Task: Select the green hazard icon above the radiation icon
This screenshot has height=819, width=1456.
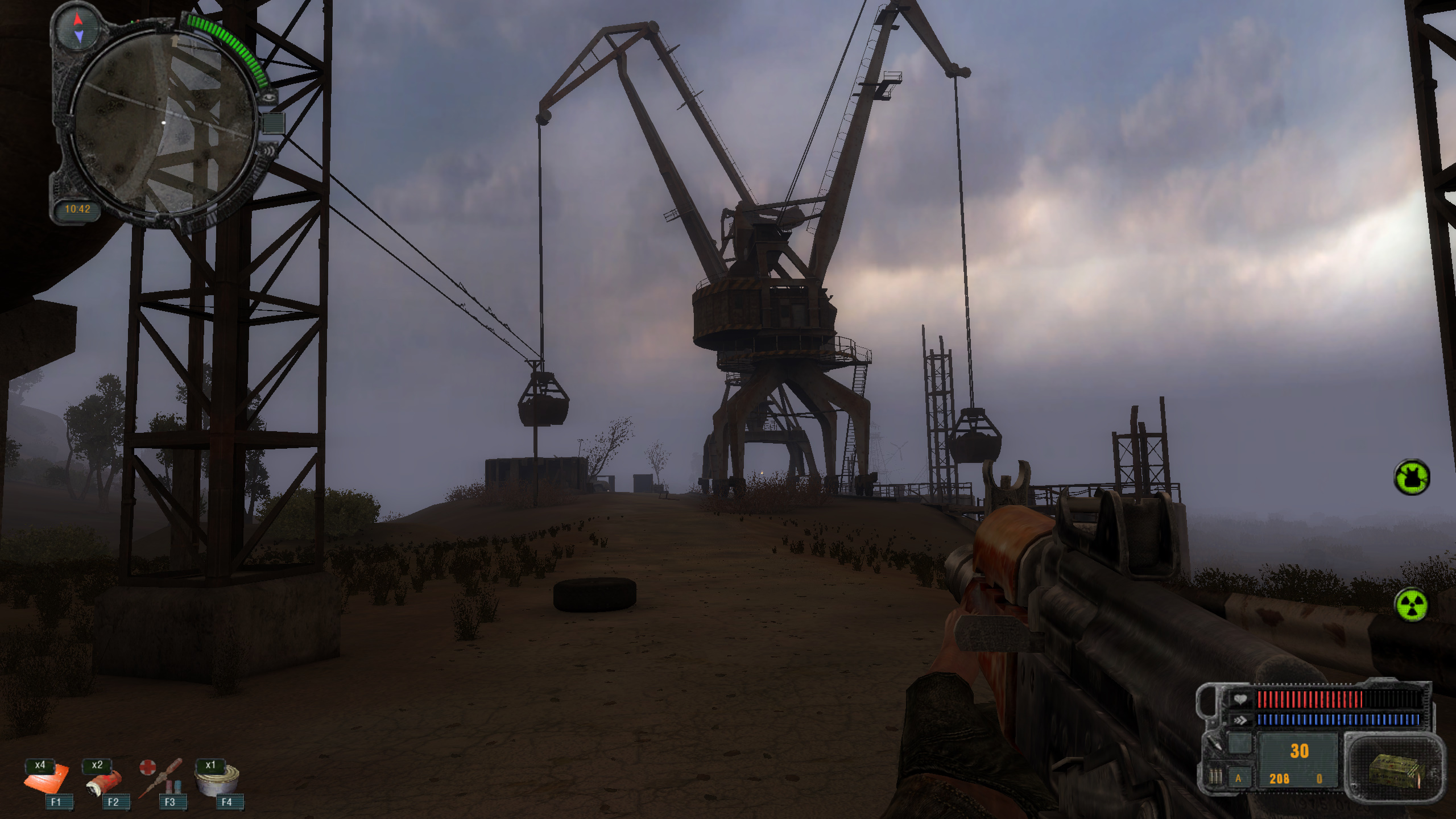Action: tap(1412, 477)
